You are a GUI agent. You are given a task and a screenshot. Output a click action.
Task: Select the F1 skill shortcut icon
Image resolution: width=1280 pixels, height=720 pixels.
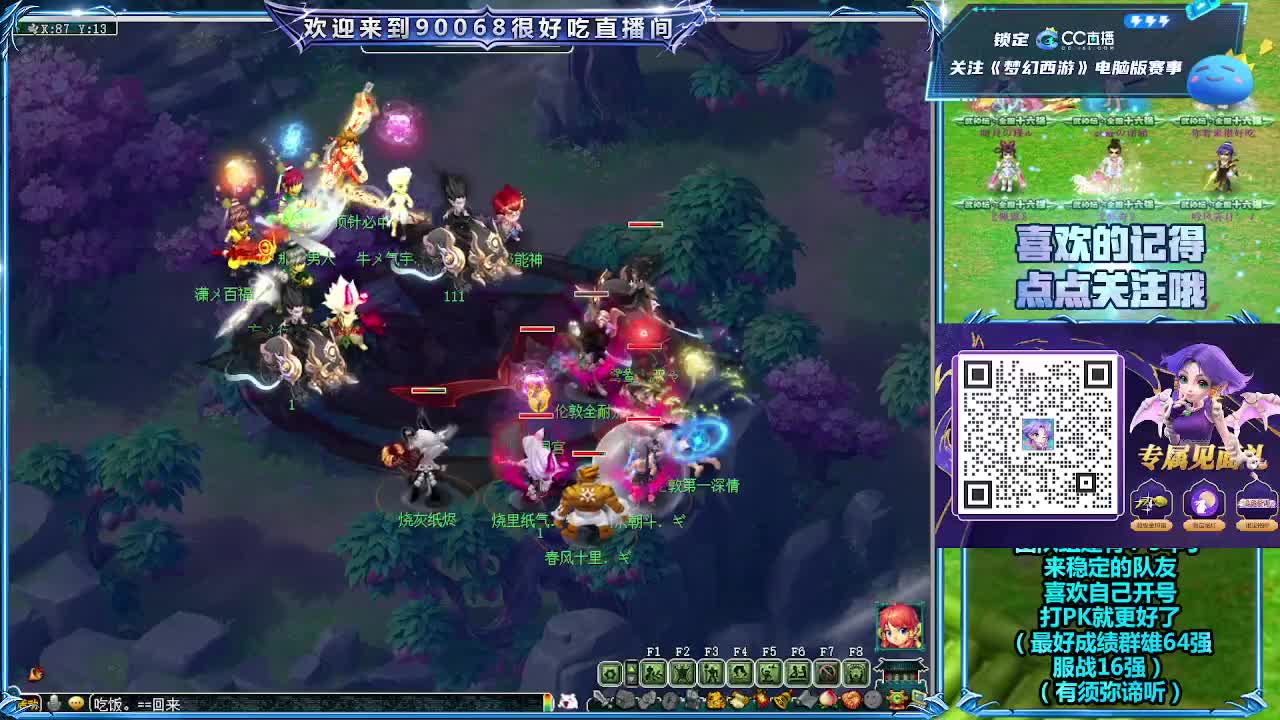(x=654, y=673)
